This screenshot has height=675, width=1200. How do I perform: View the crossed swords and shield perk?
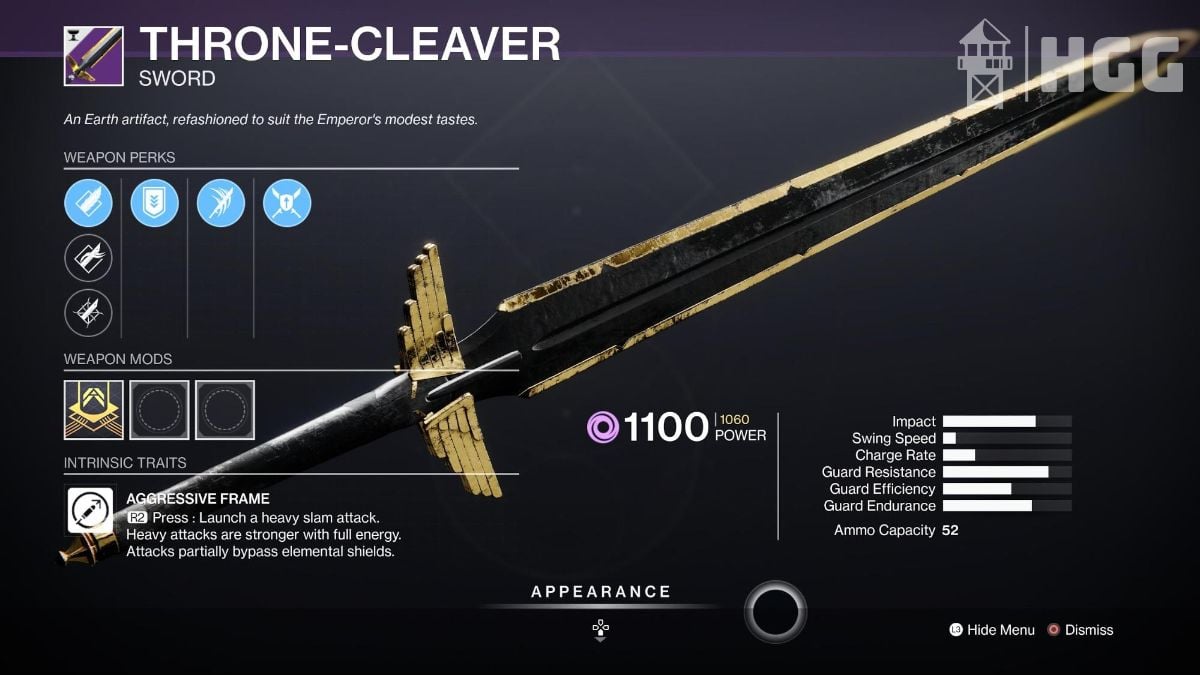pos(287,204)
